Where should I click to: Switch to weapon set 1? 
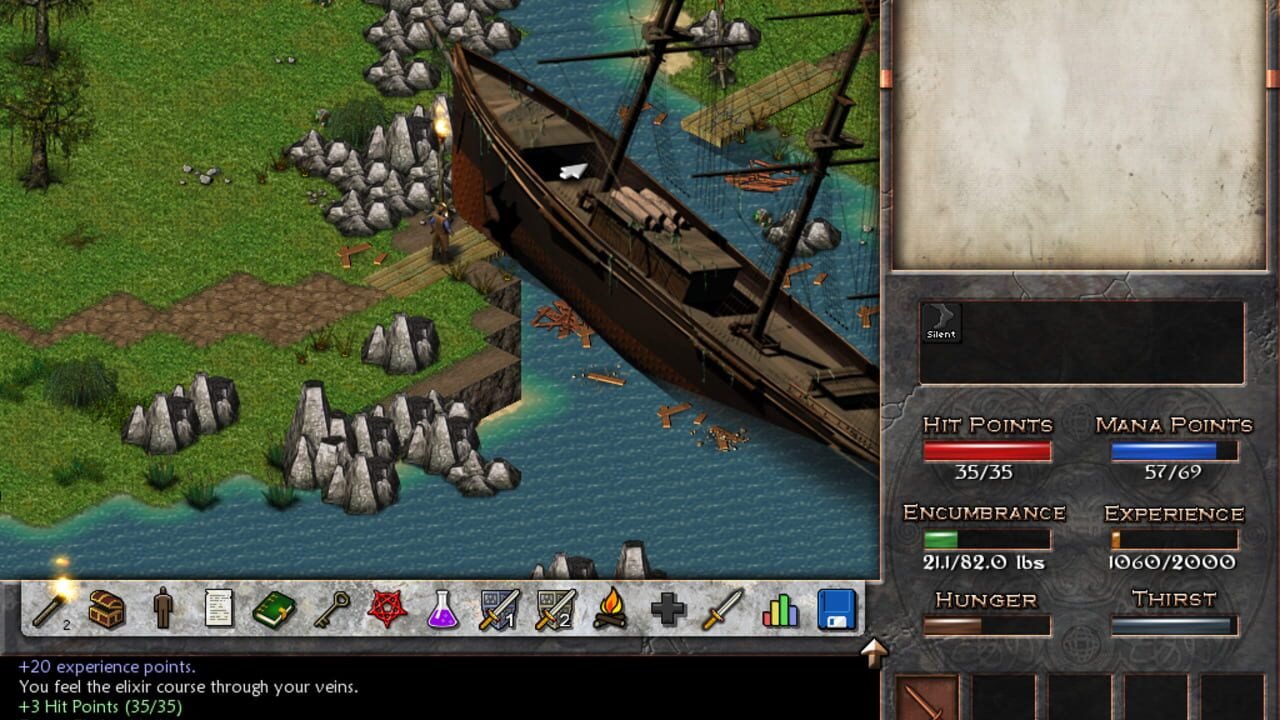(499, 608)
